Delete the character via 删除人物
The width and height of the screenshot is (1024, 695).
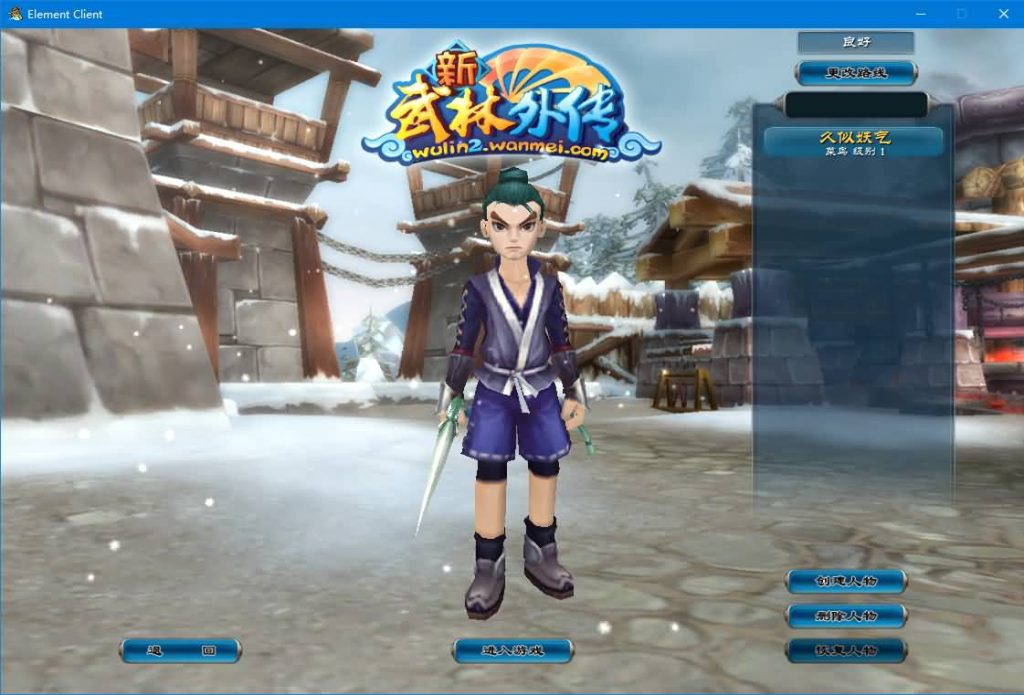pos(846,615)
